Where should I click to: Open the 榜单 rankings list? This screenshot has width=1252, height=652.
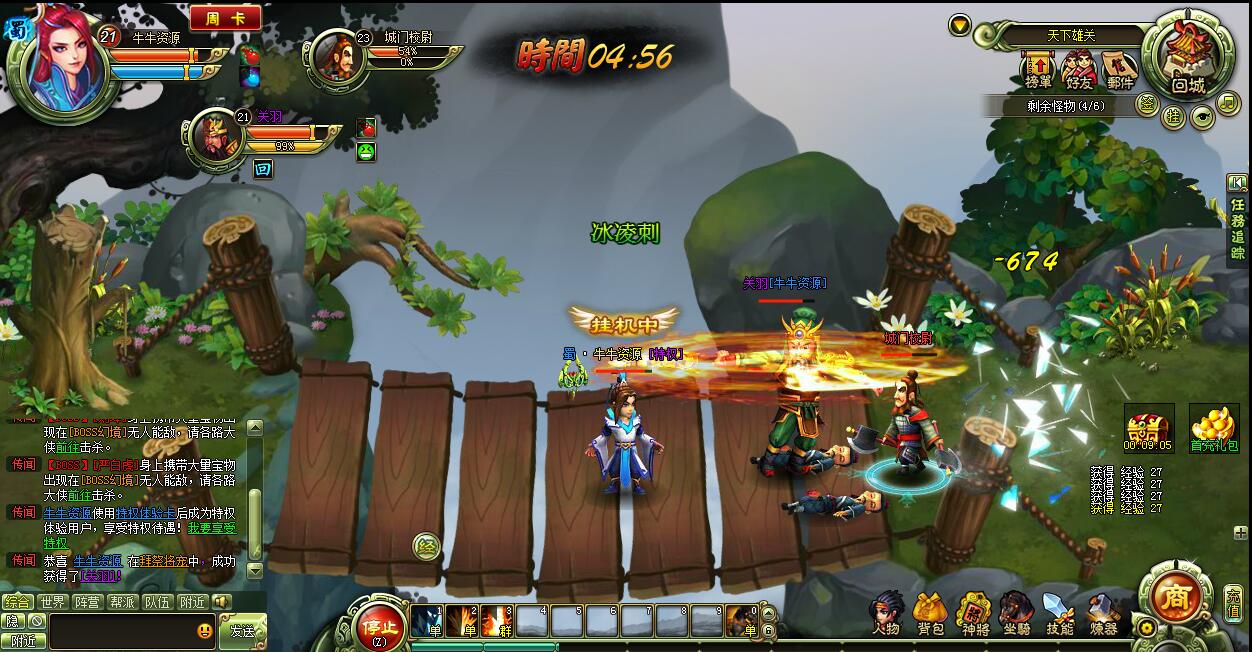tap(1038, 72)
